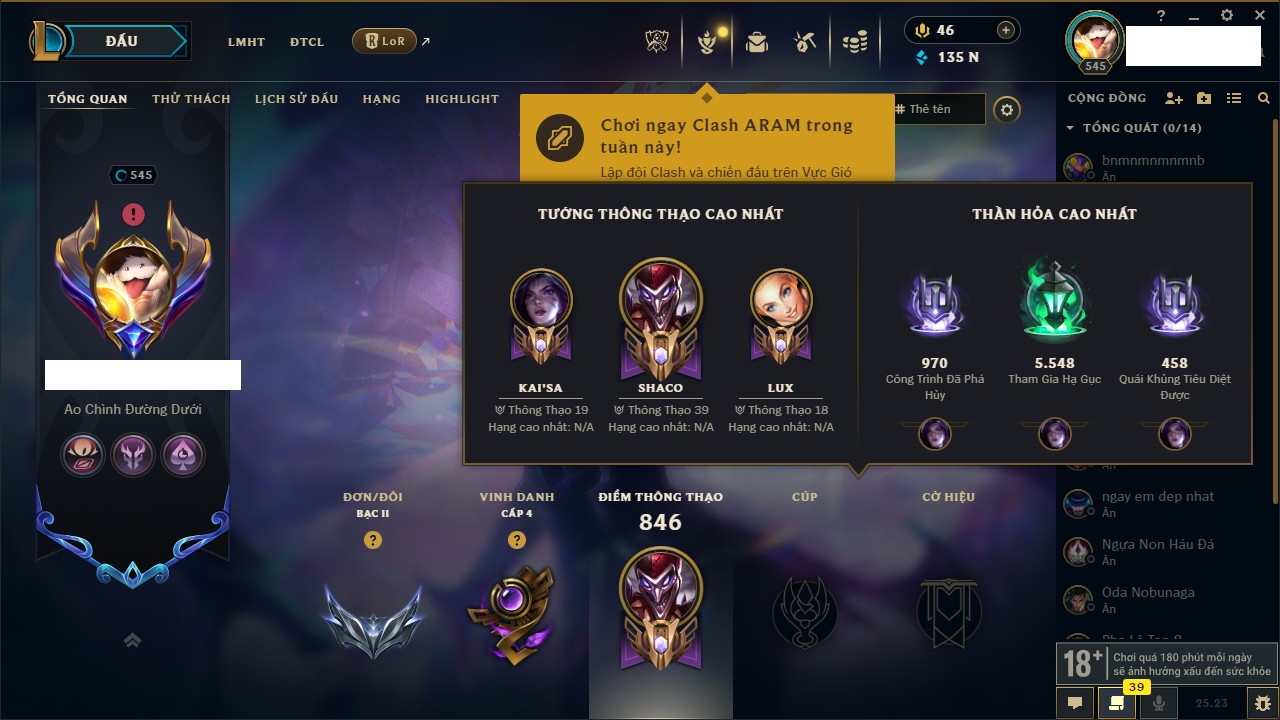The height and width of the screenshot is (720, 1280).
Task: Search the friends list
Action: coord(1264,98)
